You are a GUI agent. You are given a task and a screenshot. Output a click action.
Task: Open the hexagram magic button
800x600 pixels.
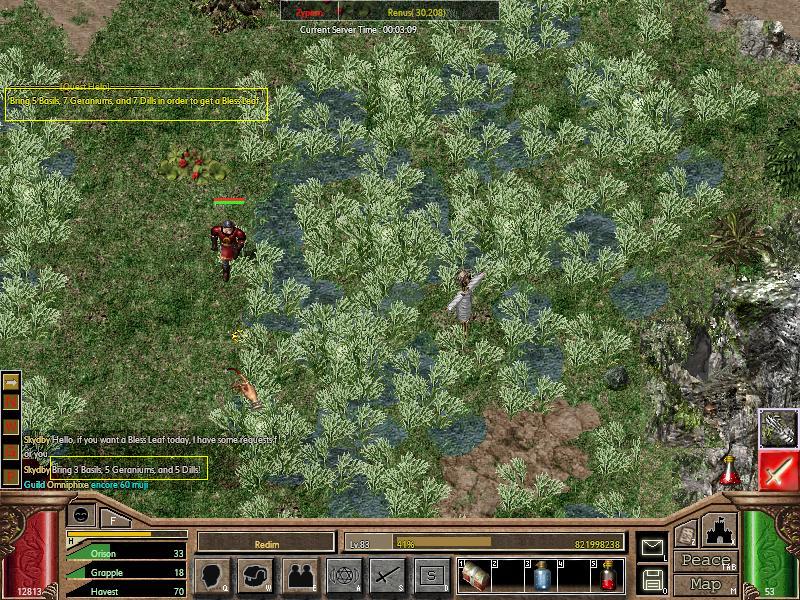click(344, 575)
